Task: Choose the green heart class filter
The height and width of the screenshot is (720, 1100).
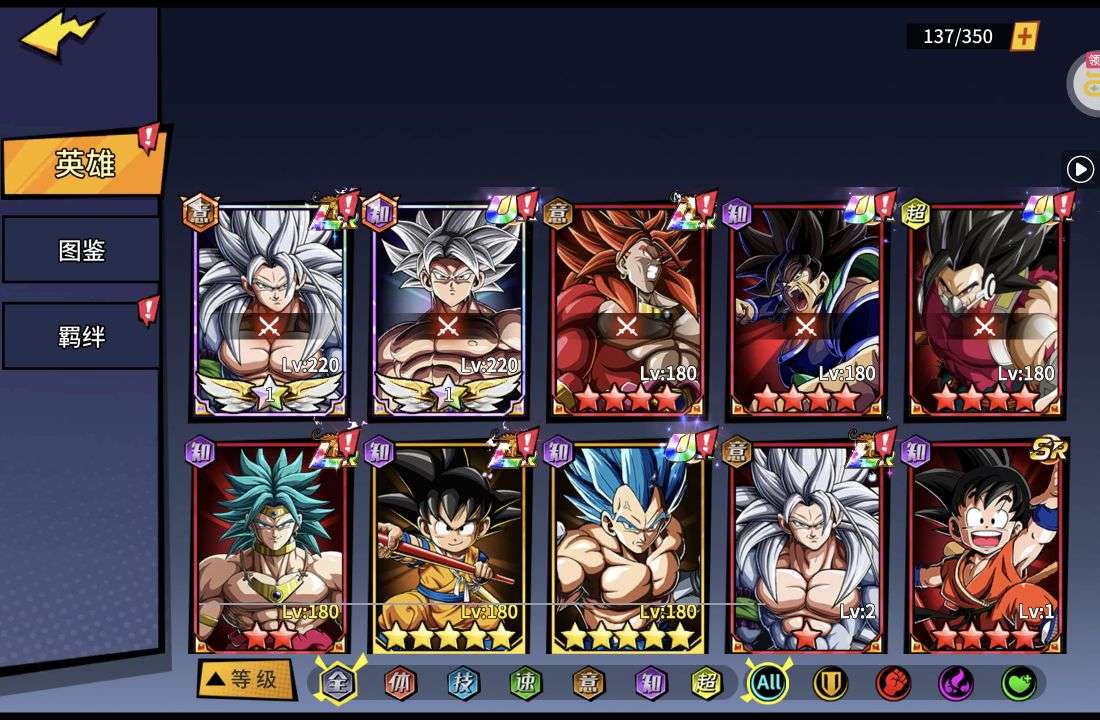Action: 1019,684
